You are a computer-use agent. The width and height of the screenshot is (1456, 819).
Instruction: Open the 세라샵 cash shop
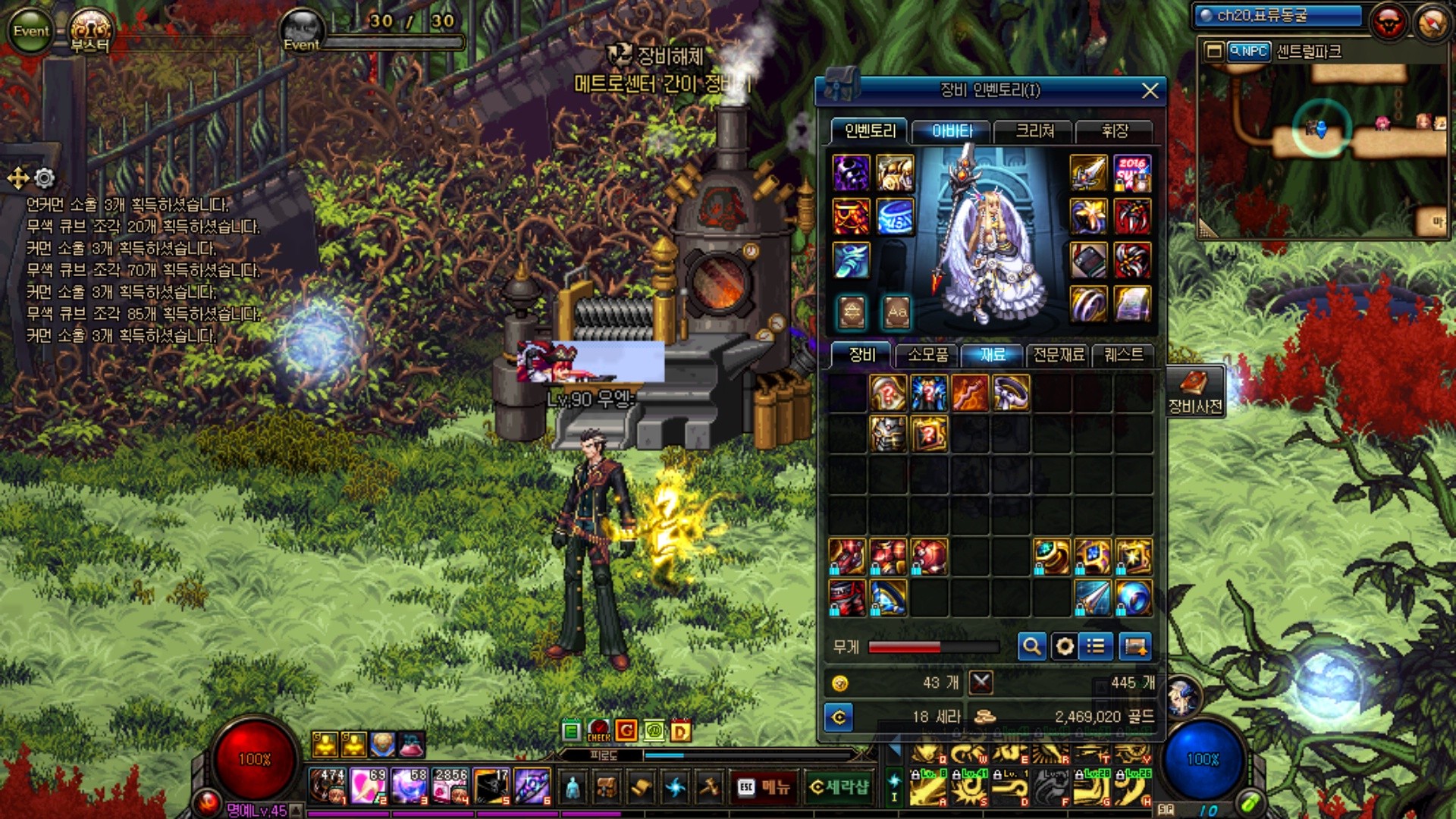click(x=839, y=787)
